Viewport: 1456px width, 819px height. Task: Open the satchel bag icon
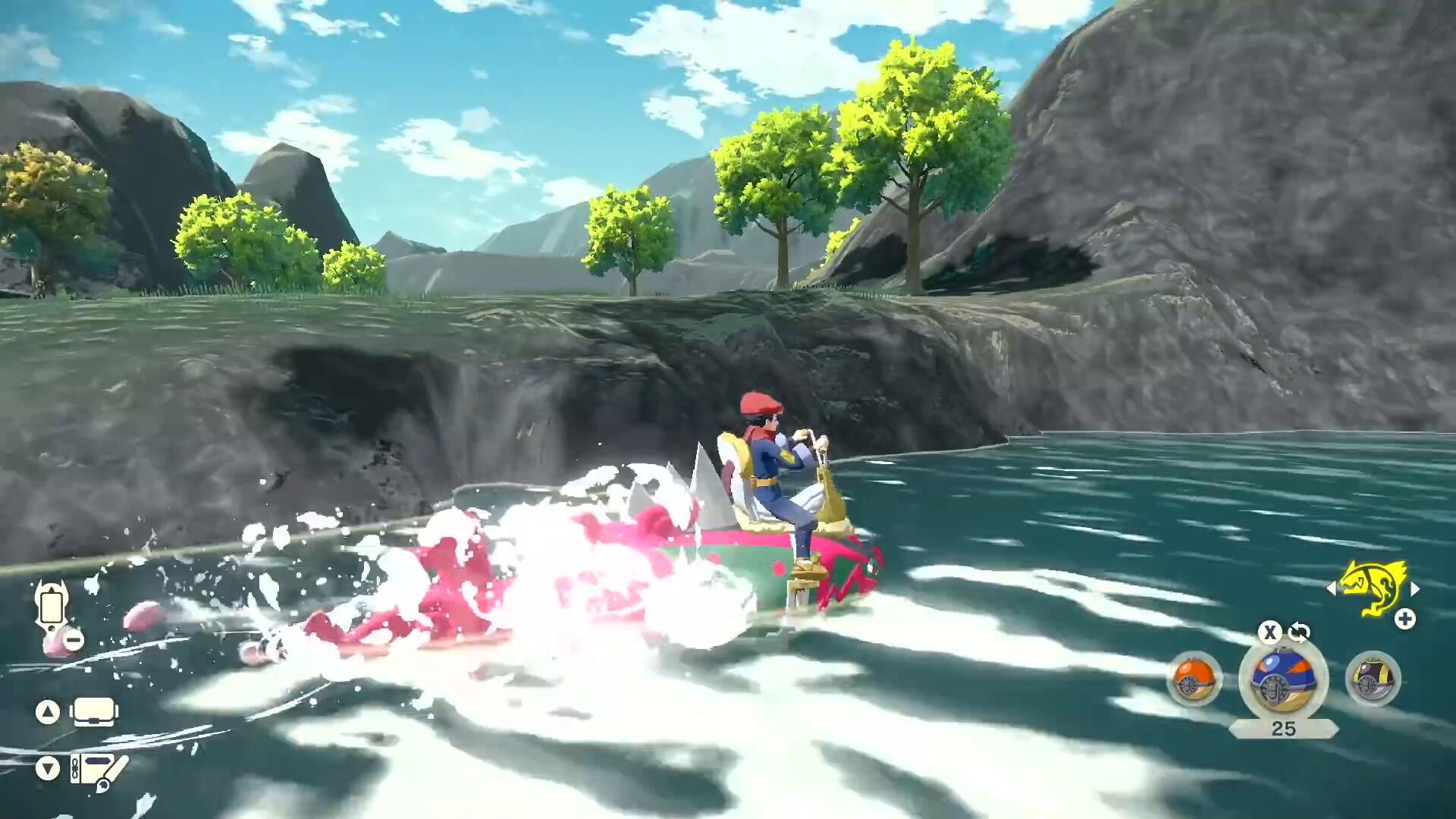94,712
